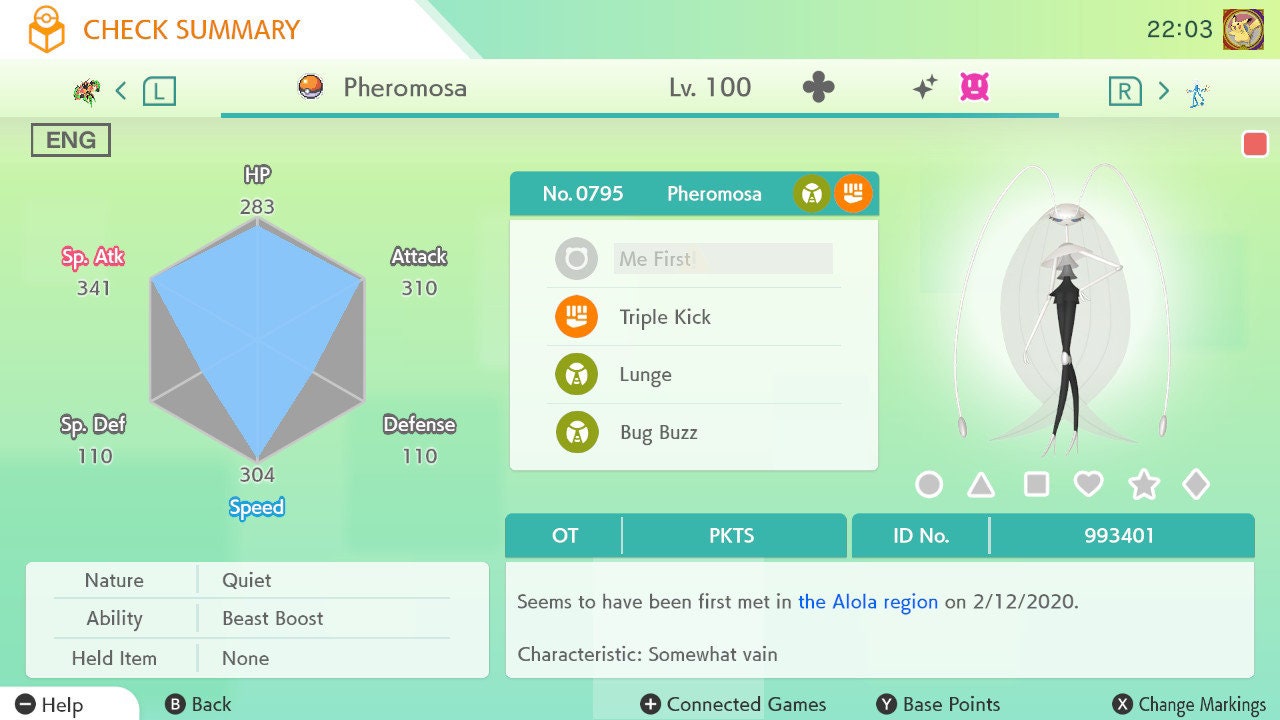Image resolution: width=1280 pixels, height=720 pixels.
Task: Go to the previous Pokémon arrow
Action: [x=121, y=91]
